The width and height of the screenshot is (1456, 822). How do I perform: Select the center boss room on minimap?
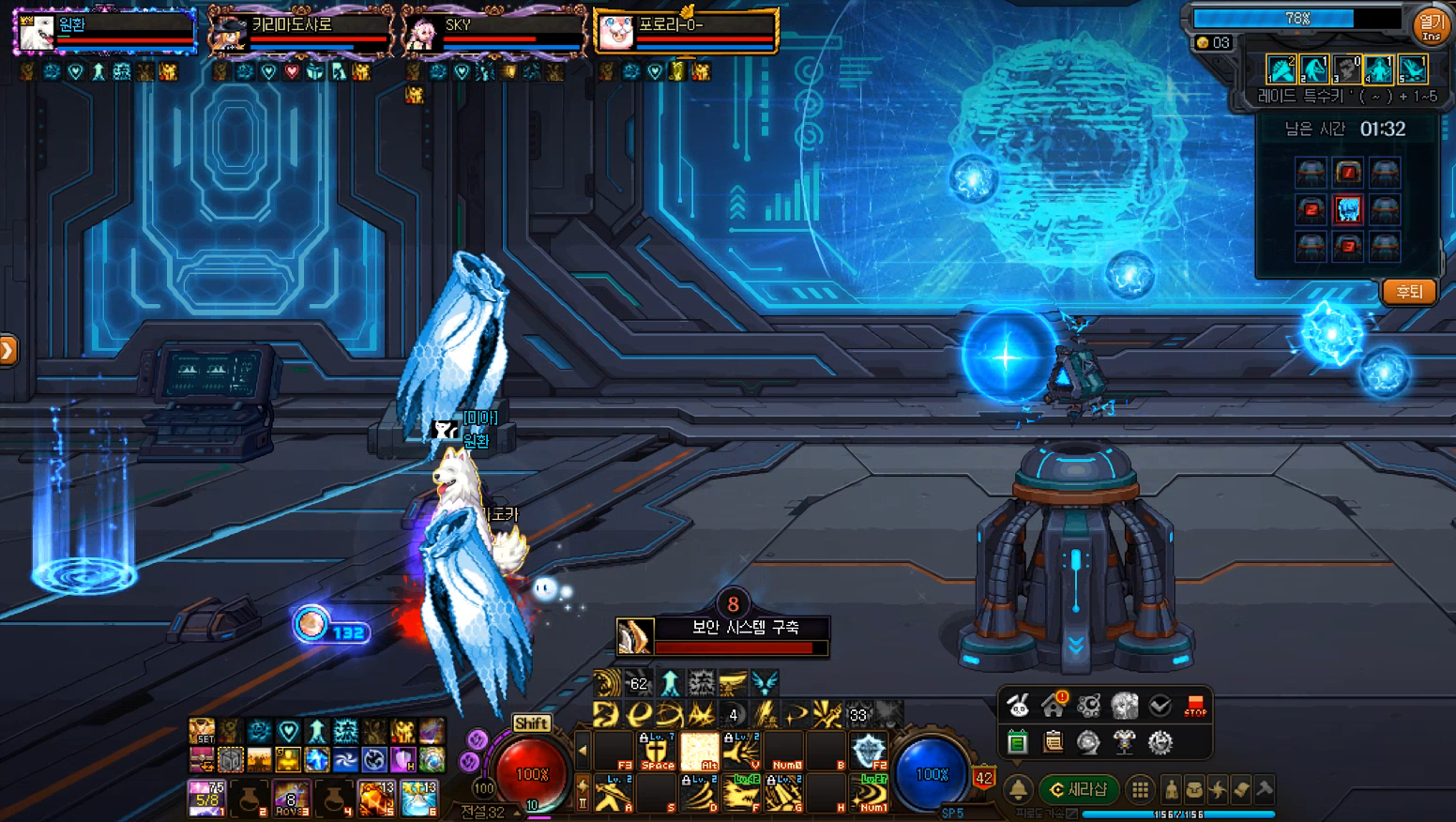pyautogui.click(x=1347, y=209)
